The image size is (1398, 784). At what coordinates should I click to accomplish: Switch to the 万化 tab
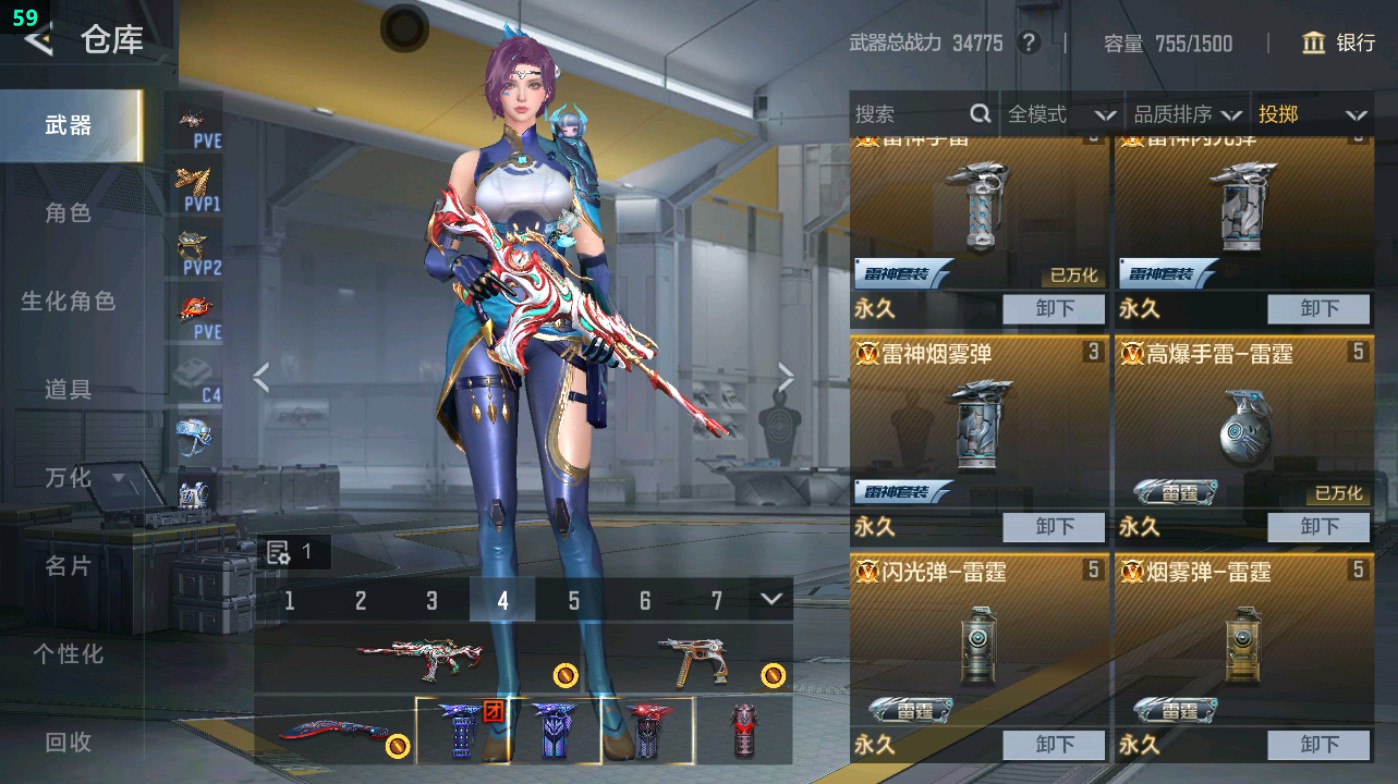pos(70,479)
